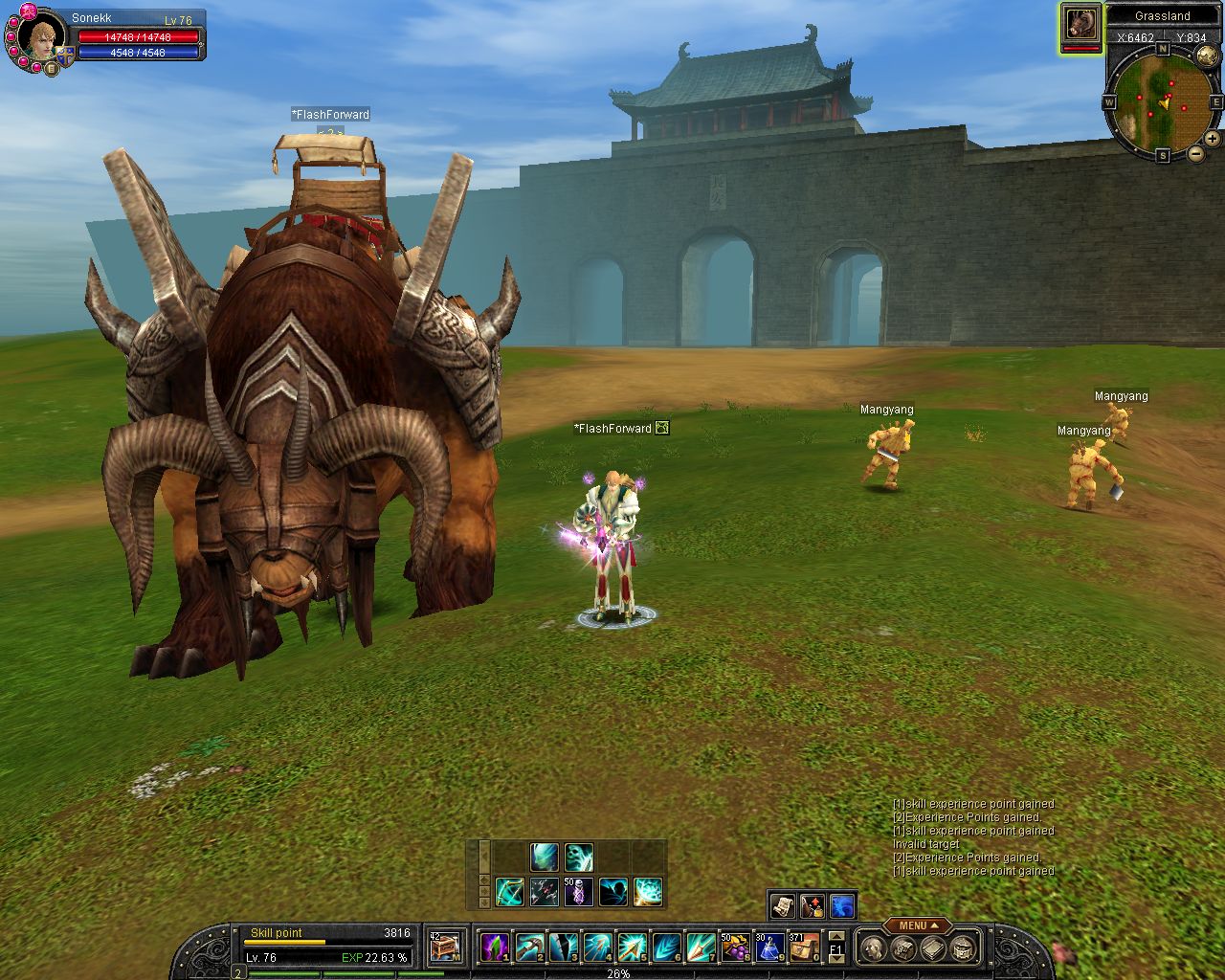Open the scroll icon above the menu
The height and width of the screenshot is (980, 1225).
(782, 905)
